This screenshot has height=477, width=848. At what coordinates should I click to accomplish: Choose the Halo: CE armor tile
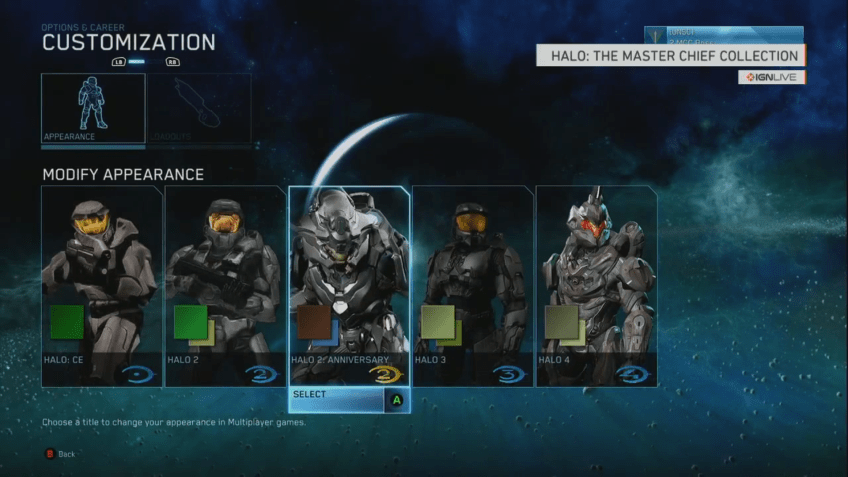click(101, 286)
